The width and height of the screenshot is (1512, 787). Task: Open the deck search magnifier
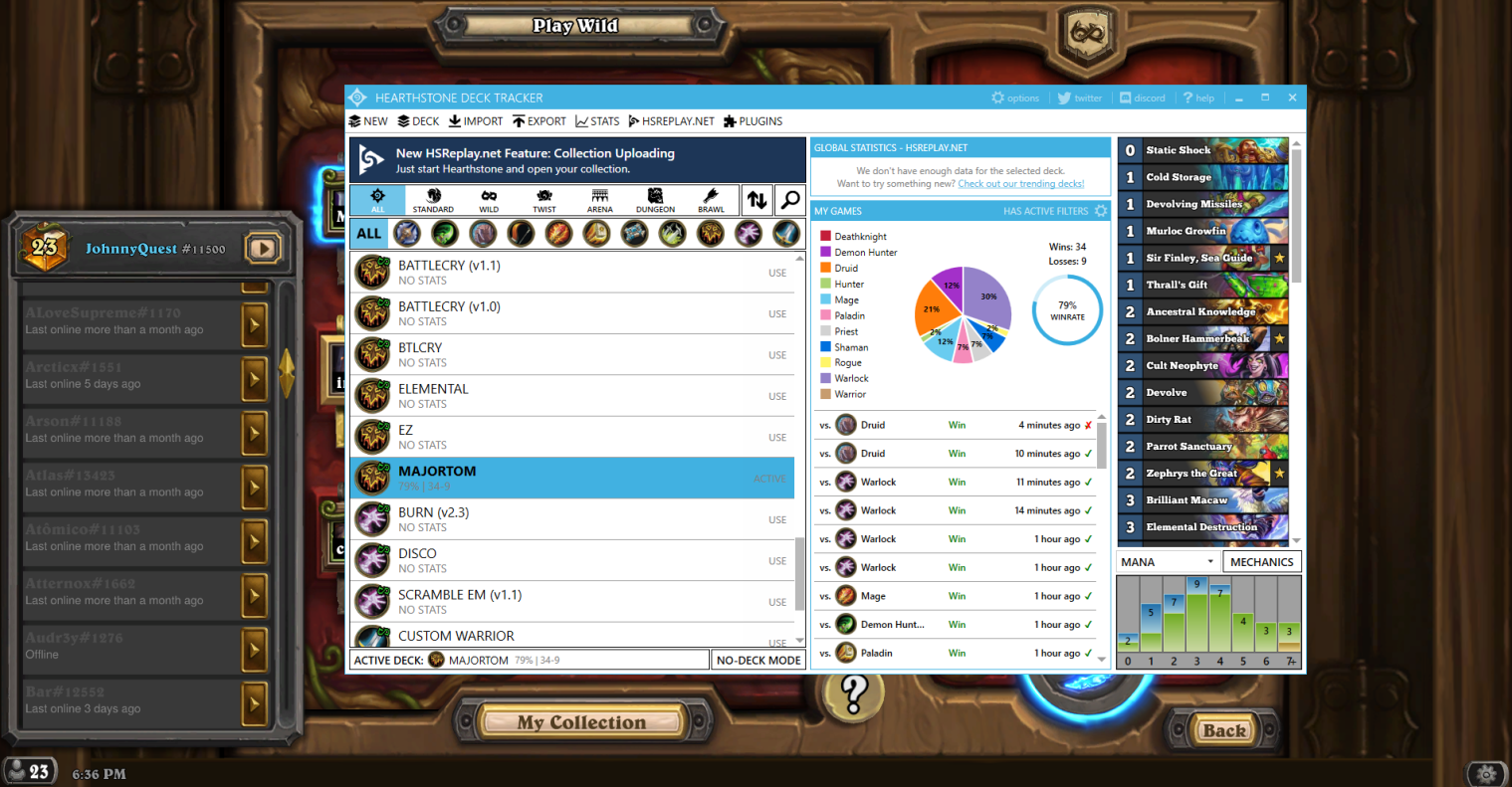click(789, 200)
